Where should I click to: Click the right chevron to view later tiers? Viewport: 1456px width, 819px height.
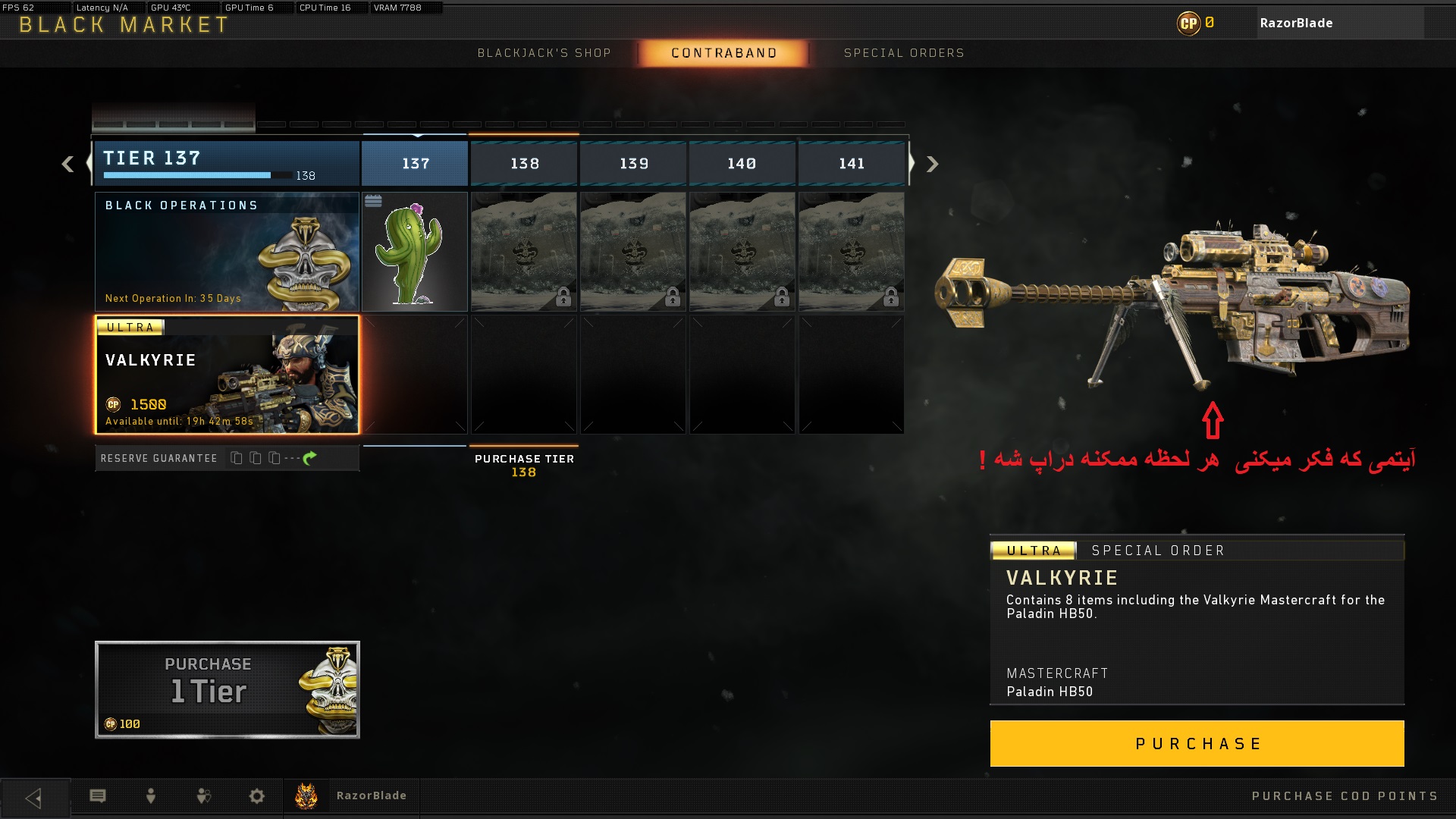click(x=931, y=164)
